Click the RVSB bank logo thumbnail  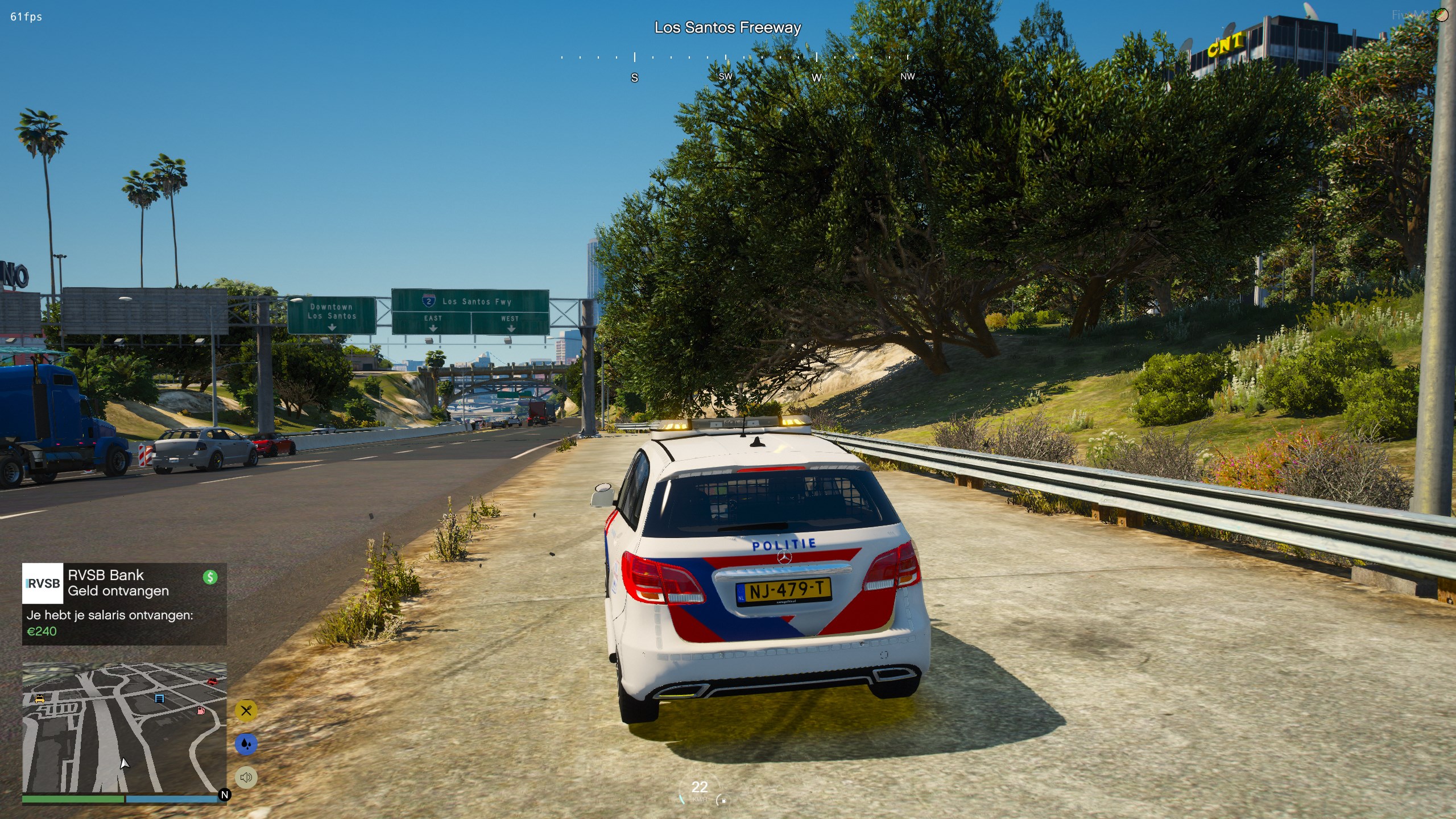pyautogui.click(x=43, y=584)
